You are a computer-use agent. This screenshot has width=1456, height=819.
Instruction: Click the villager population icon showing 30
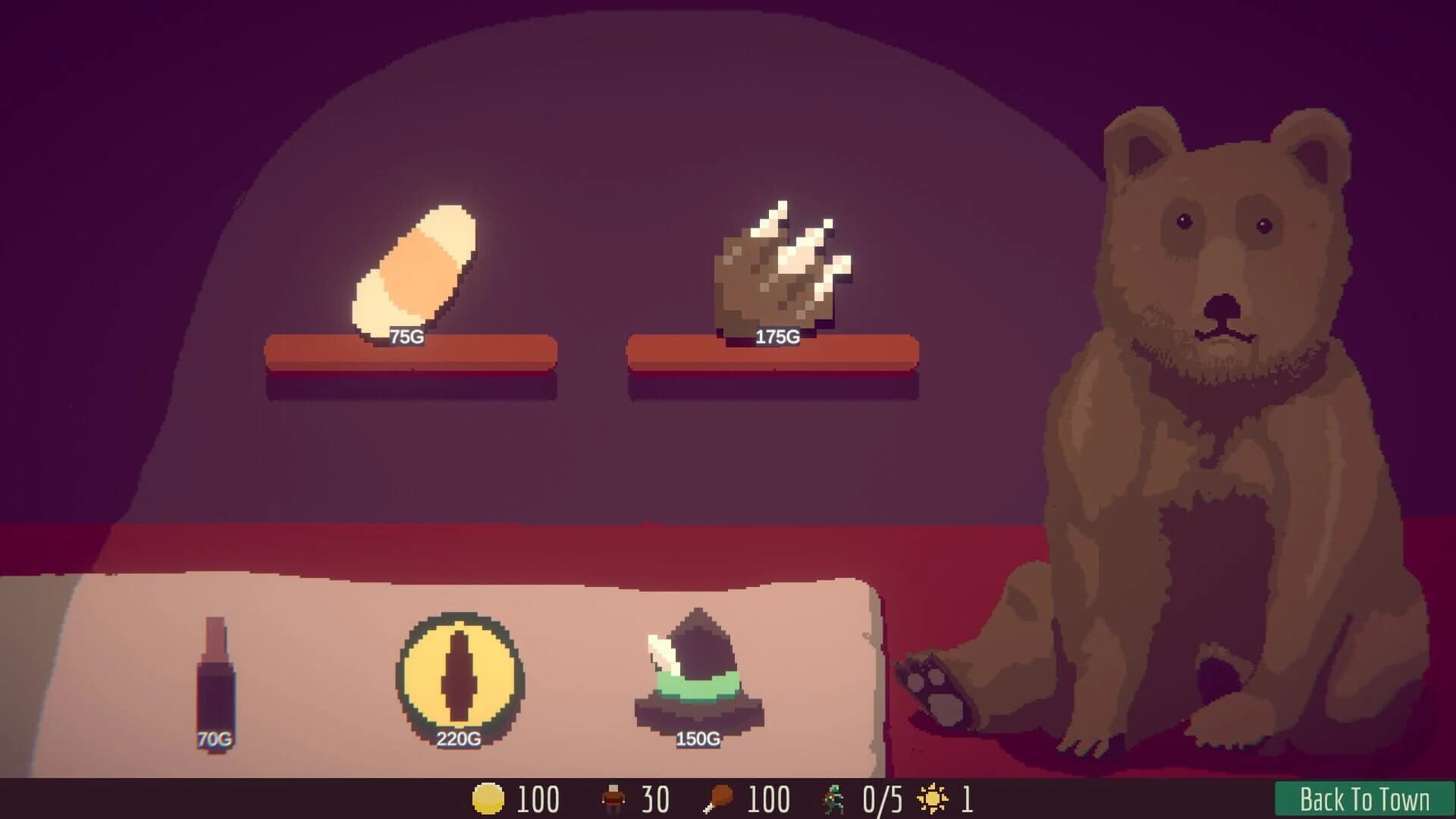tap(614, 798)
